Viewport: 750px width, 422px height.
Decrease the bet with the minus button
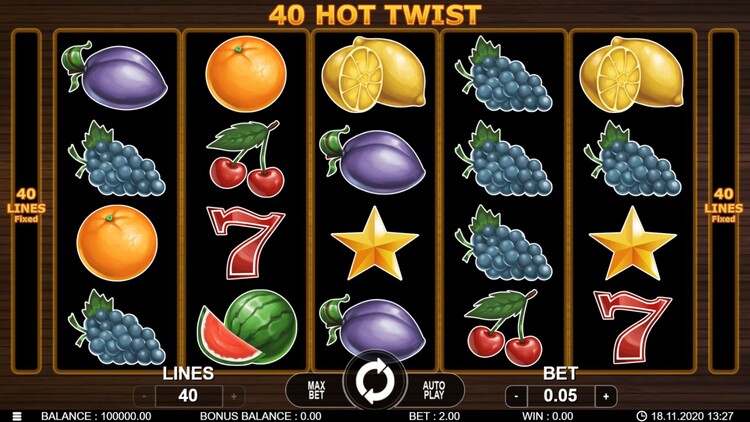point(516,396)
